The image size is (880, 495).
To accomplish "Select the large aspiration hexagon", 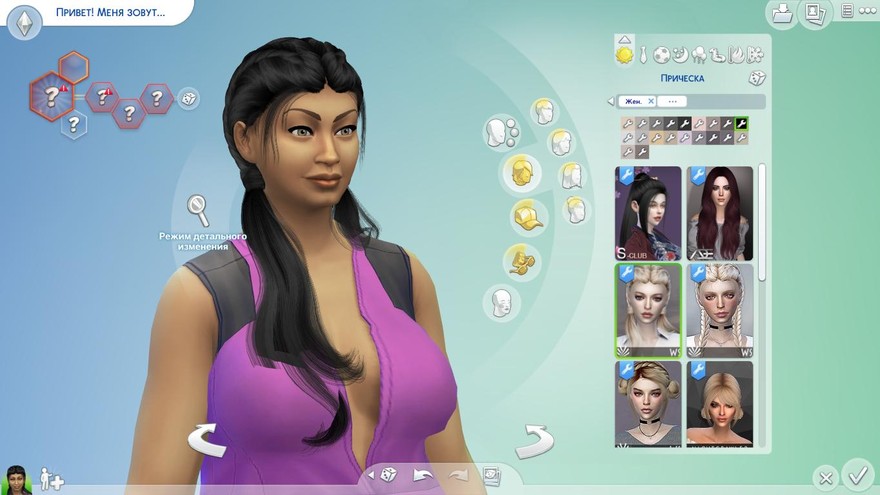I will (48, 98).
